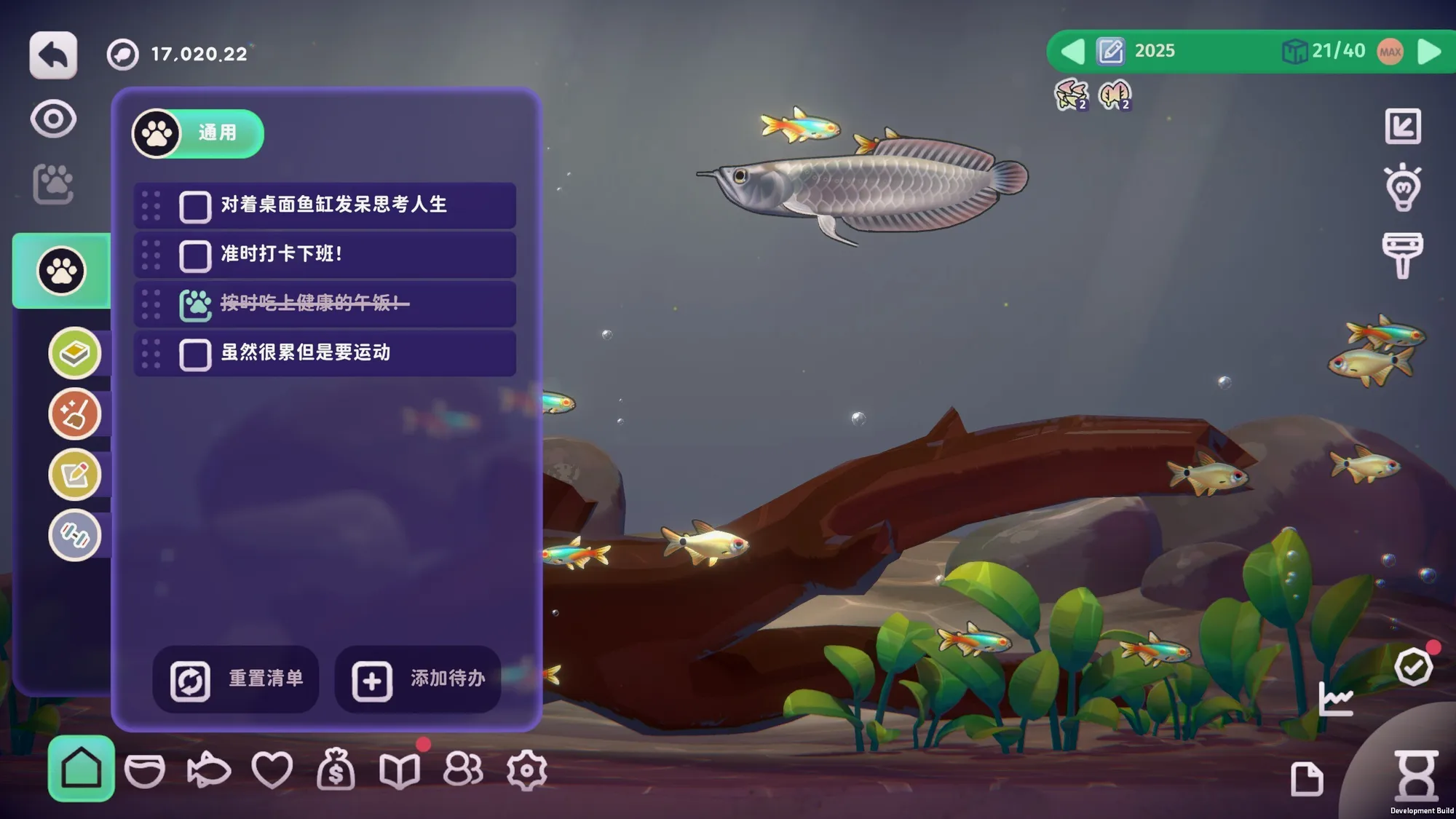
Task: Uncheck the completed 按时吃上健康的午饭 task
Action: pos(195,305)
